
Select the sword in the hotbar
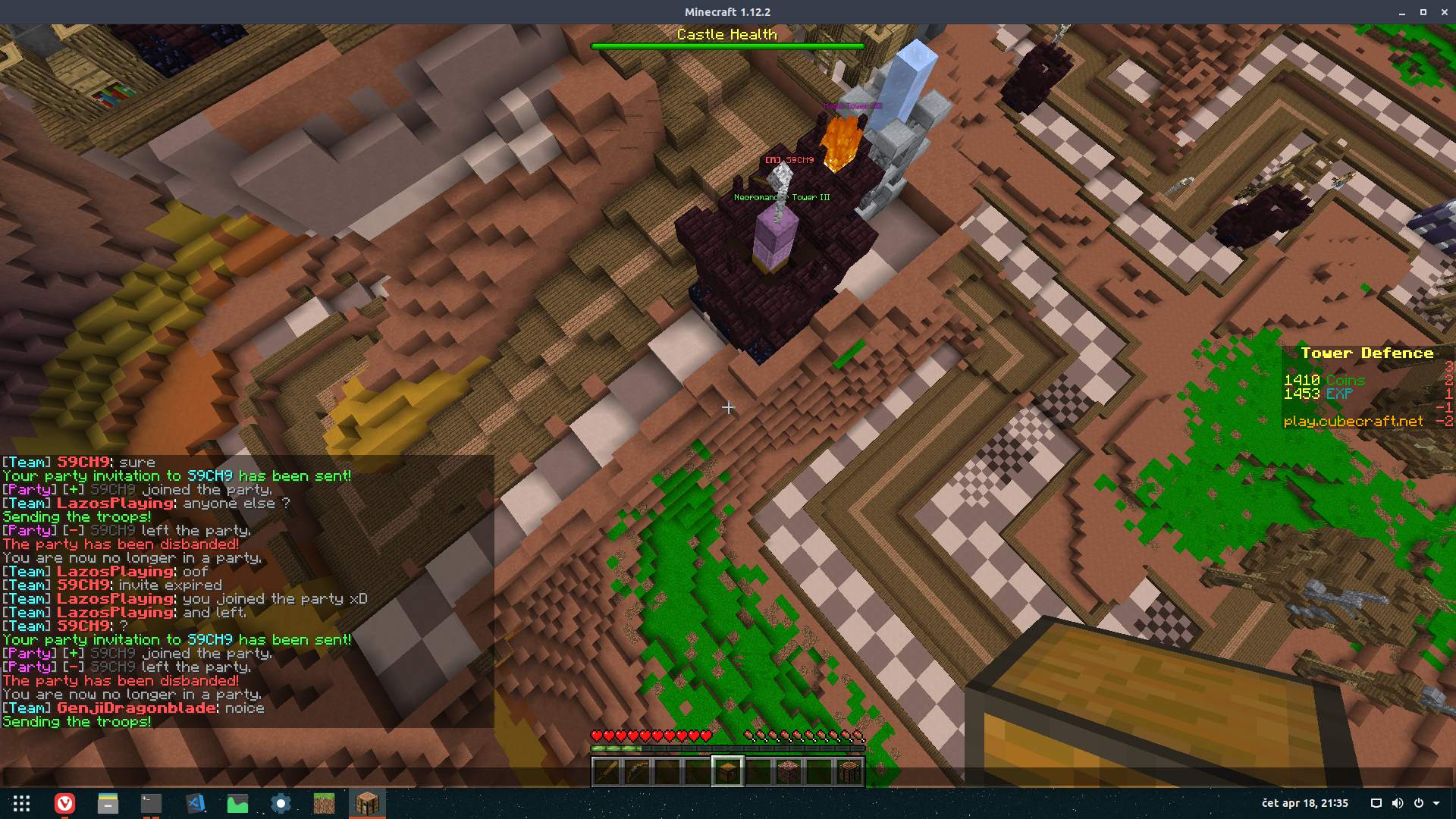click(x=607, y=772)
